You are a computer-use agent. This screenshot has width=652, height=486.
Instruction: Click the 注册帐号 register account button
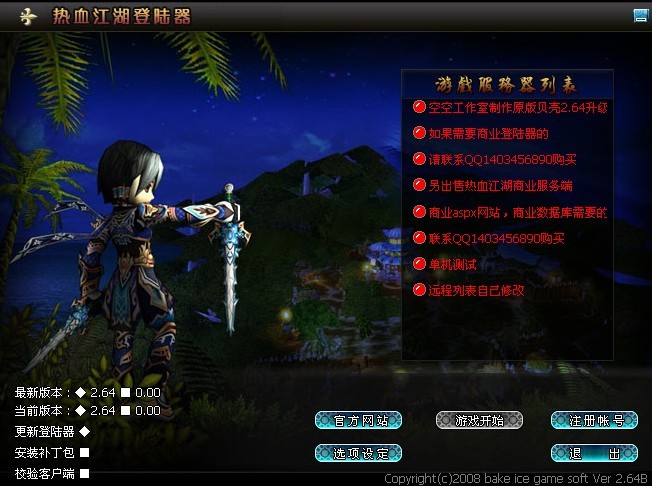(x=594, y=420)
